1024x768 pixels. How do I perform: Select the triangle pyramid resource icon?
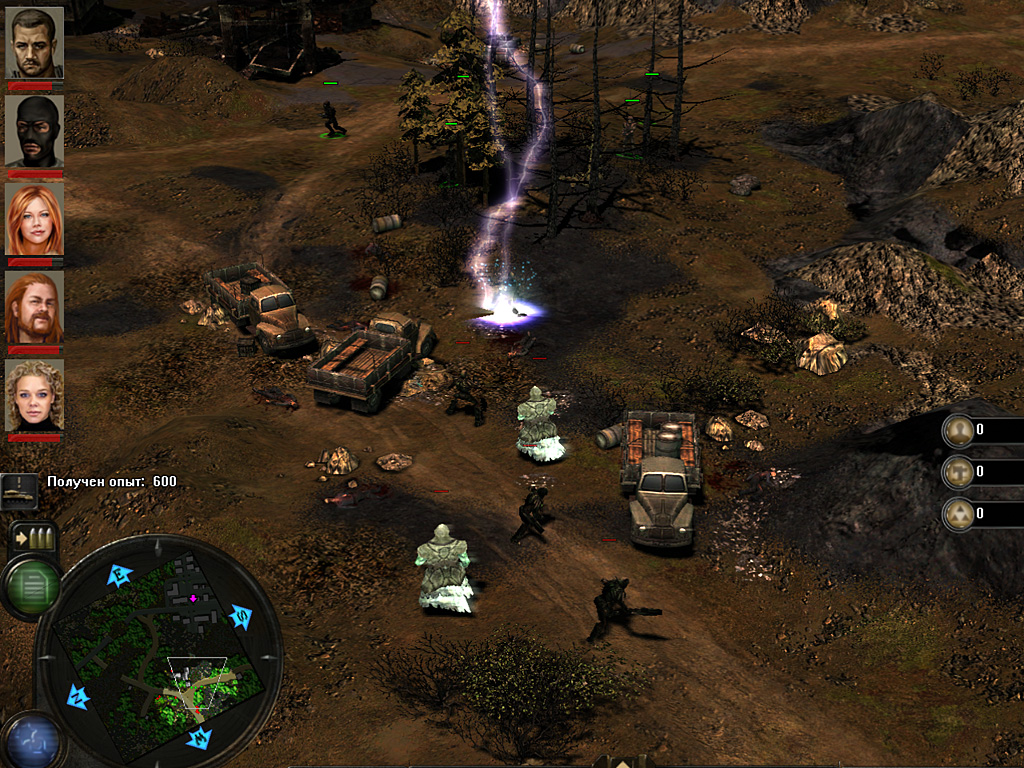coord(959,513)
